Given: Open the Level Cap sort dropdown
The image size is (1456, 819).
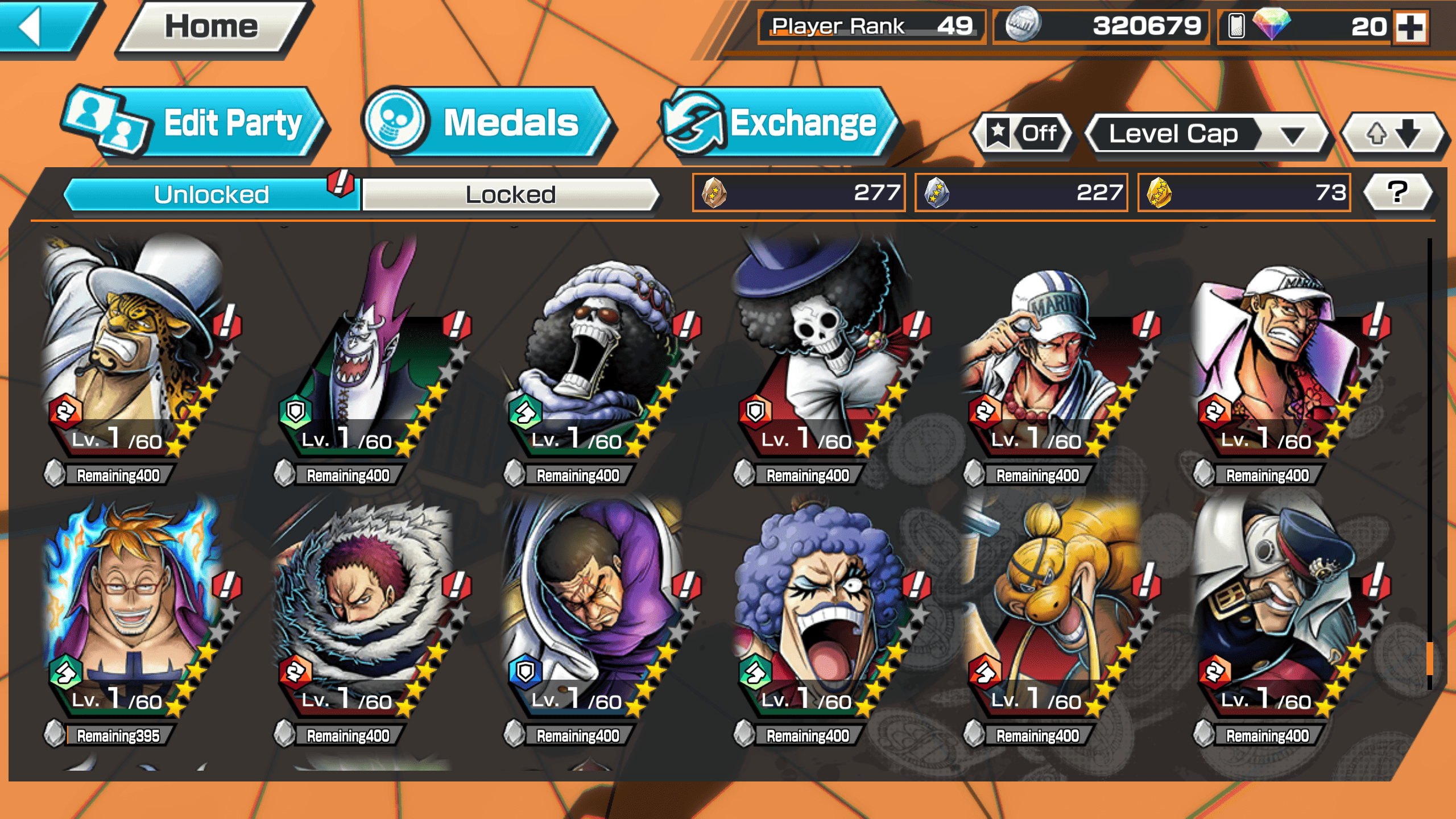Looking at the screenshot, I should [x=1206, y=134].
